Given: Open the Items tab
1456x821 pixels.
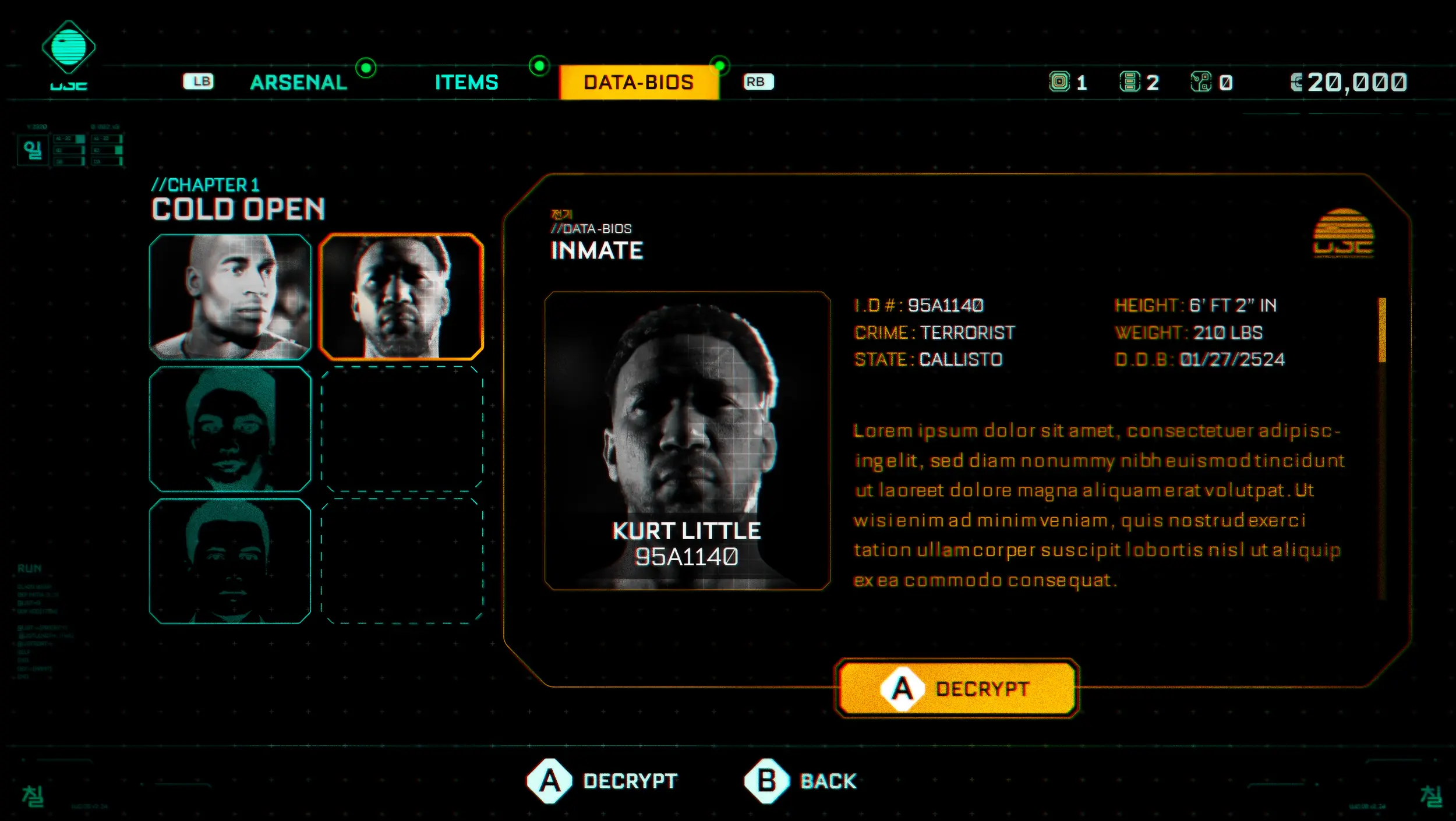Looking at the screenshot, I should click(x=467, y=82).
